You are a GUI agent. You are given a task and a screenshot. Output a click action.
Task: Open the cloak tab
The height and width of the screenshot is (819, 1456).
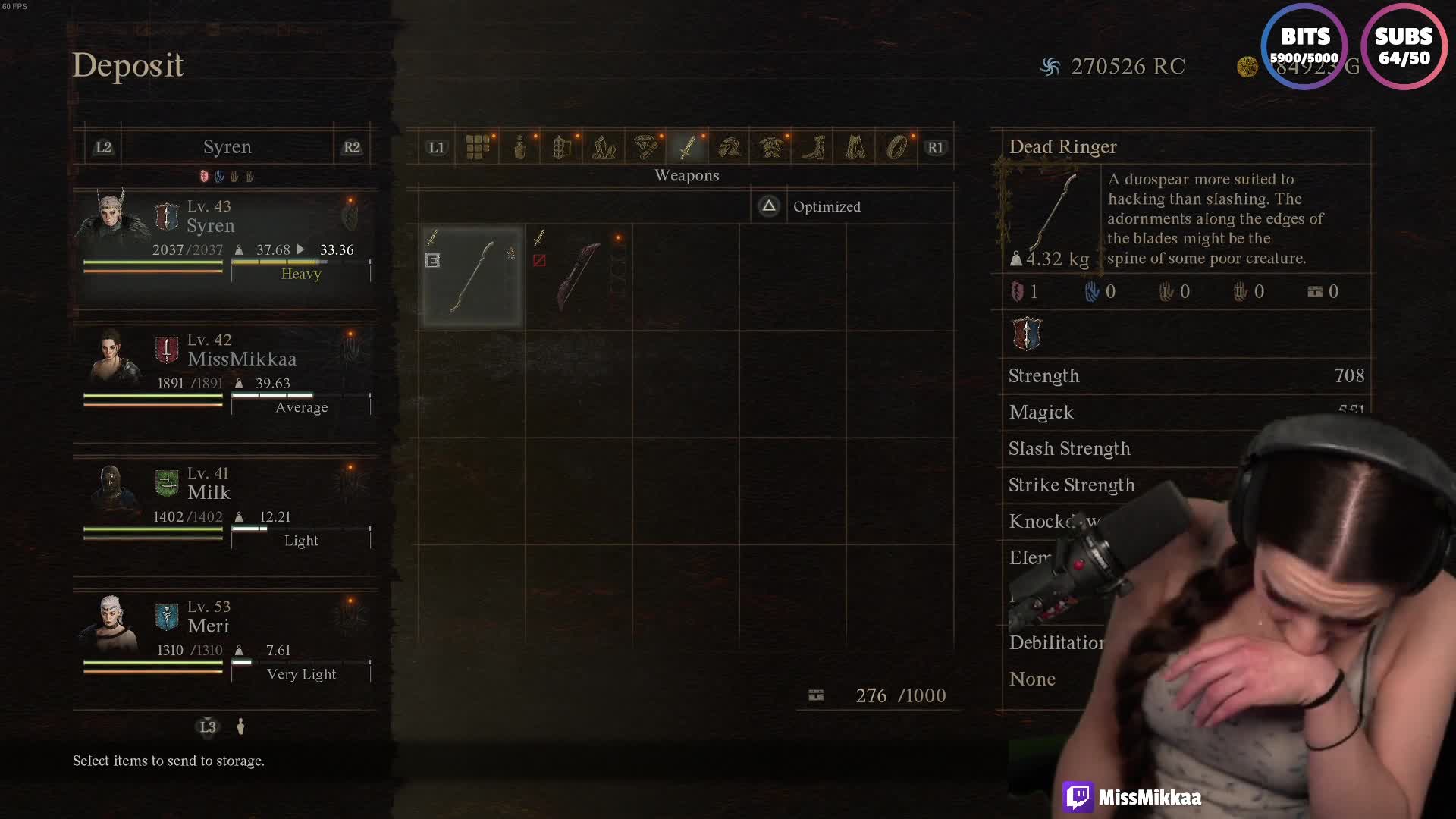pyautogui.click(x=855, y=147)
